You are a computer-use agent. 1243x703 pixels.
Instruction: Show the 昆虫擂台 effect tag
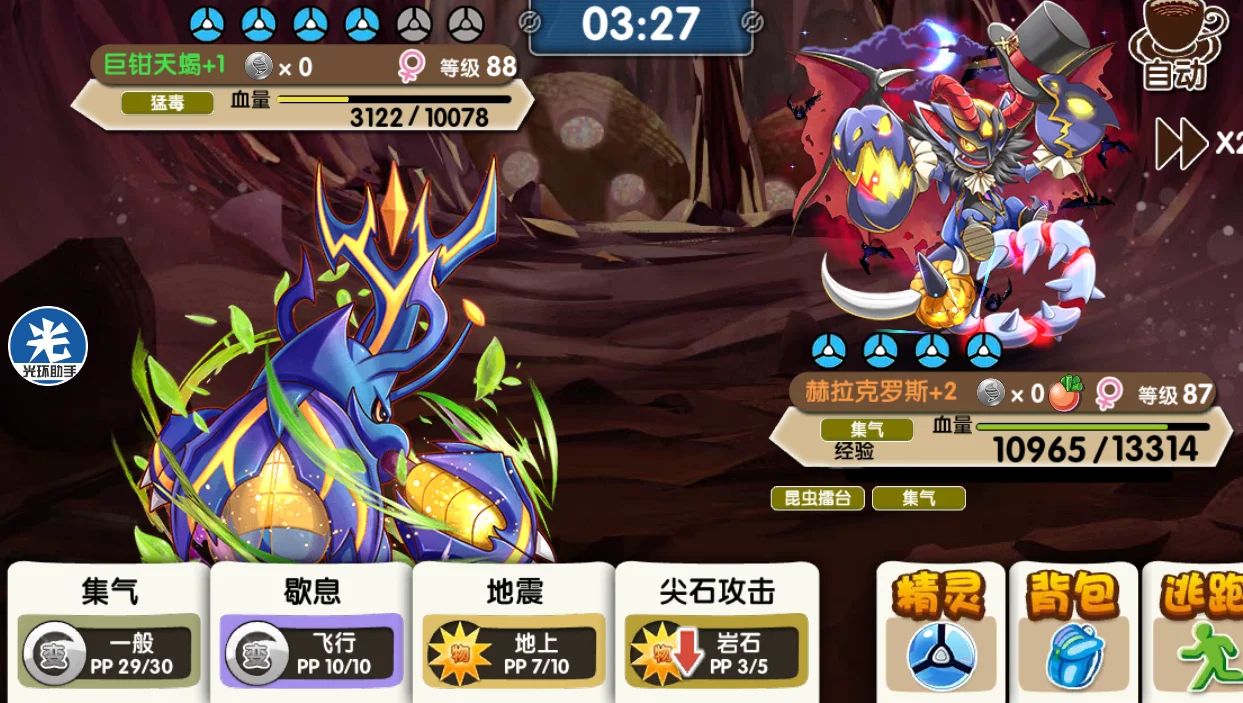(x=817, y=498)
